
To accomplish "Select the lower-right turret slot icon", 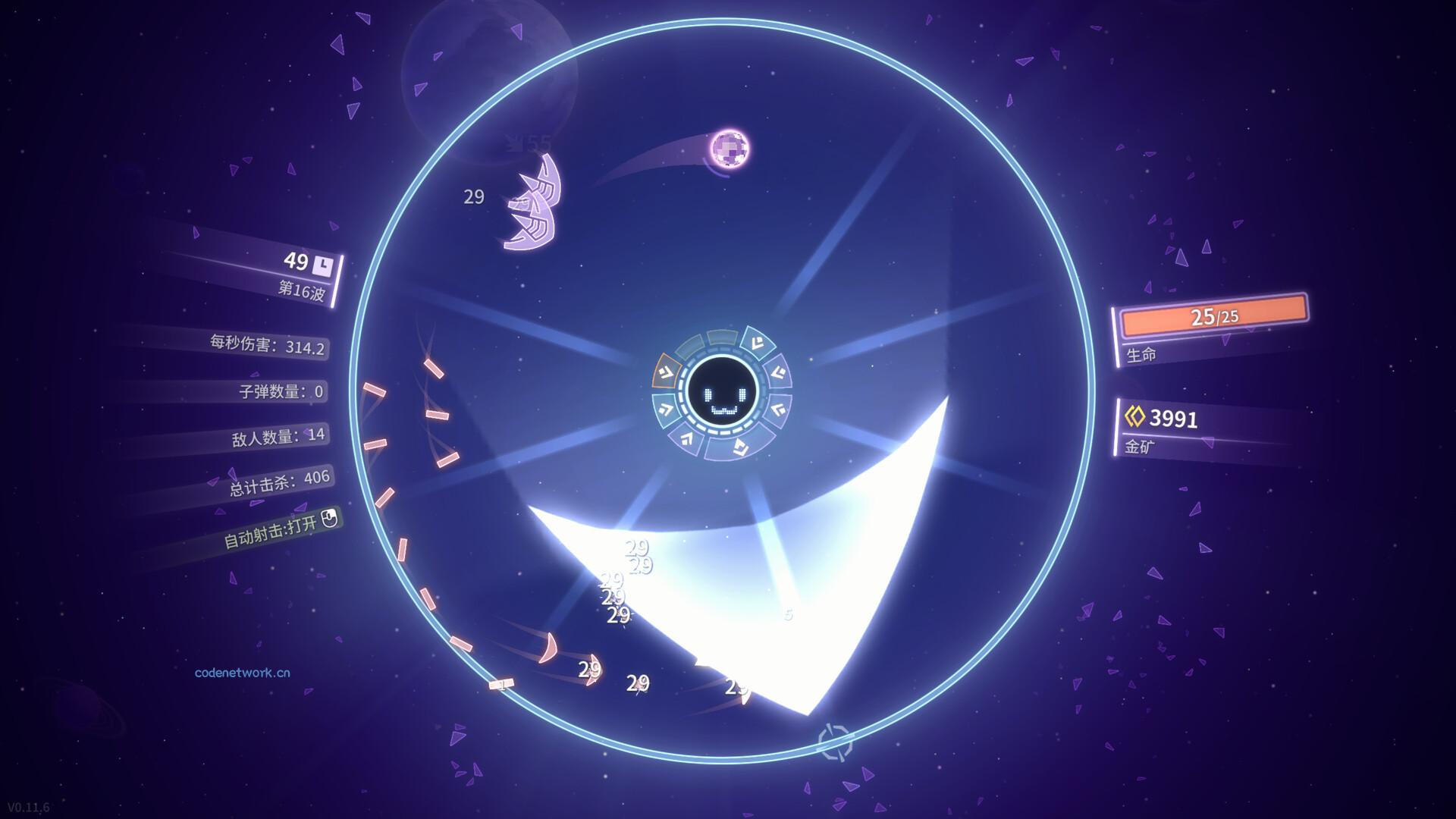I will pos(777,408).
